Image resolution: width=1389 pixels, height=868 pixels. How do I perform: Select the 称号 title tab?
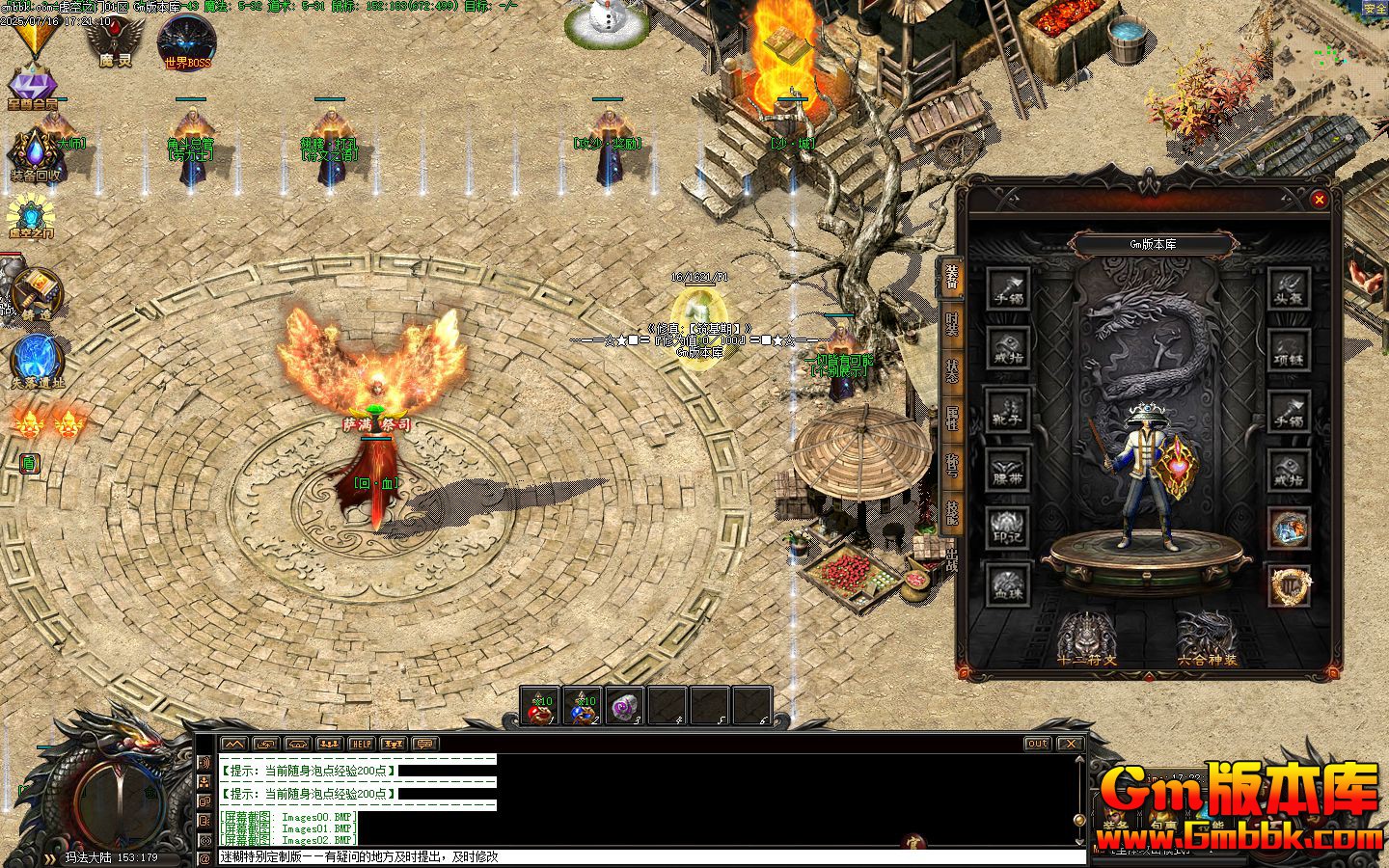click(x=952, y=466)
